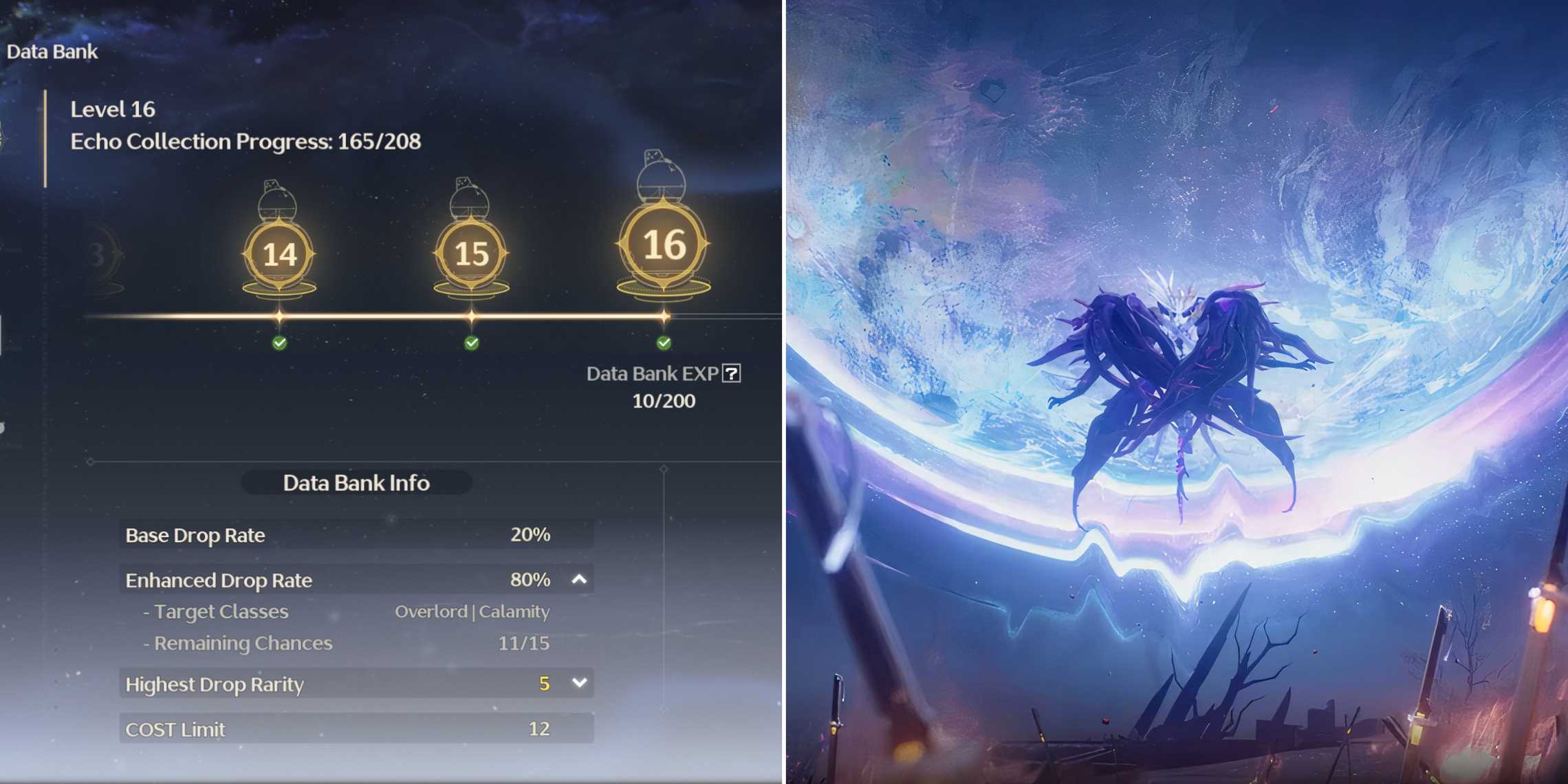This screenshot has width=1568, height=784.
Task: Select the Overlord | Calamity target classes
Action: pos(472,611)
